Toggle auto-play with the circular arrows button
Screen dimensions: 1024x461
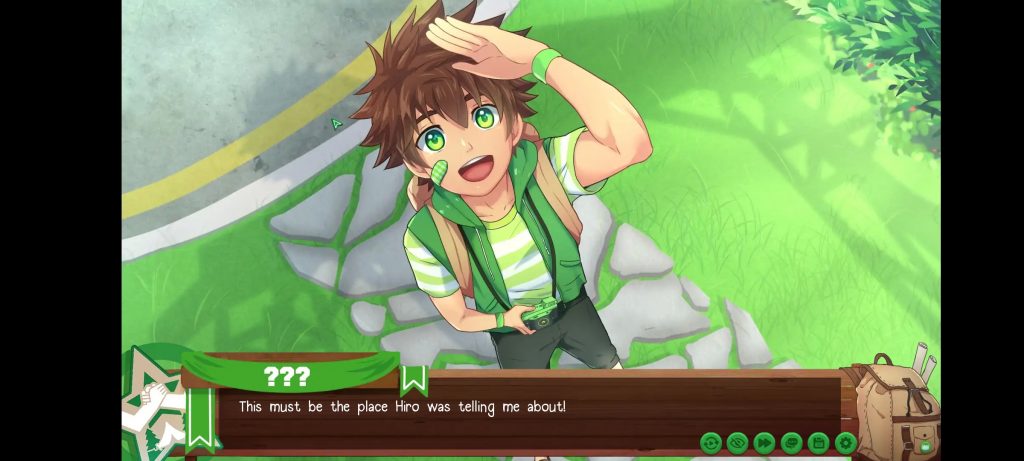click(x=711, y=442)
